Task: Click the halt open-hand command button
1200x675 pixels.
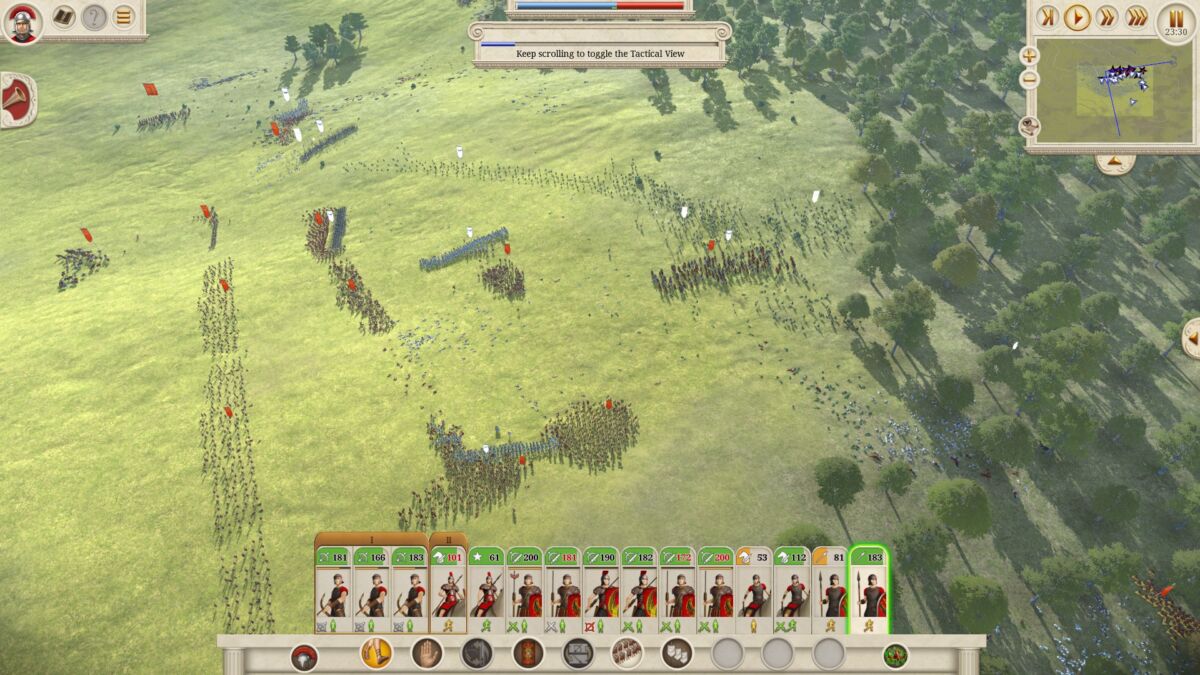Action: (x=427, y=653)
